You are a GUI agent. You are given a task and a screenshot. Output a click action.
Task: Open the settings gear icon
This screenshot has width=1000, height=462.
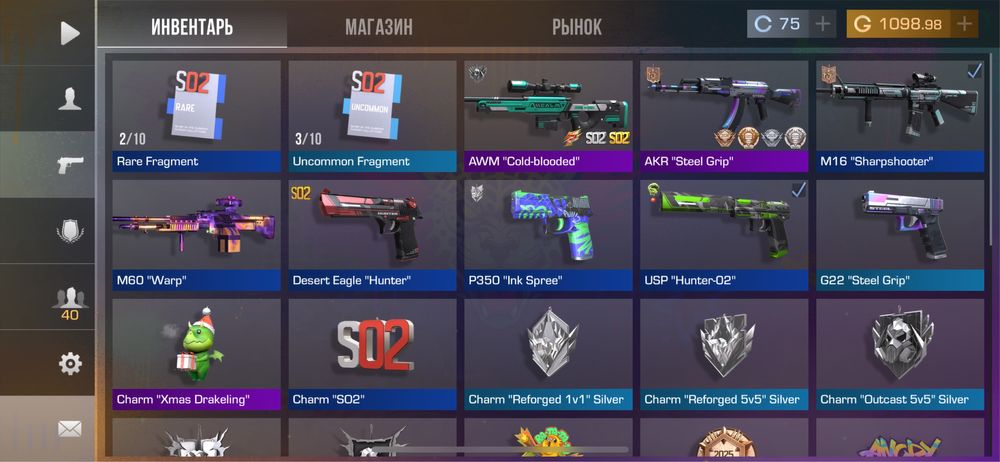tap(69, 364)
